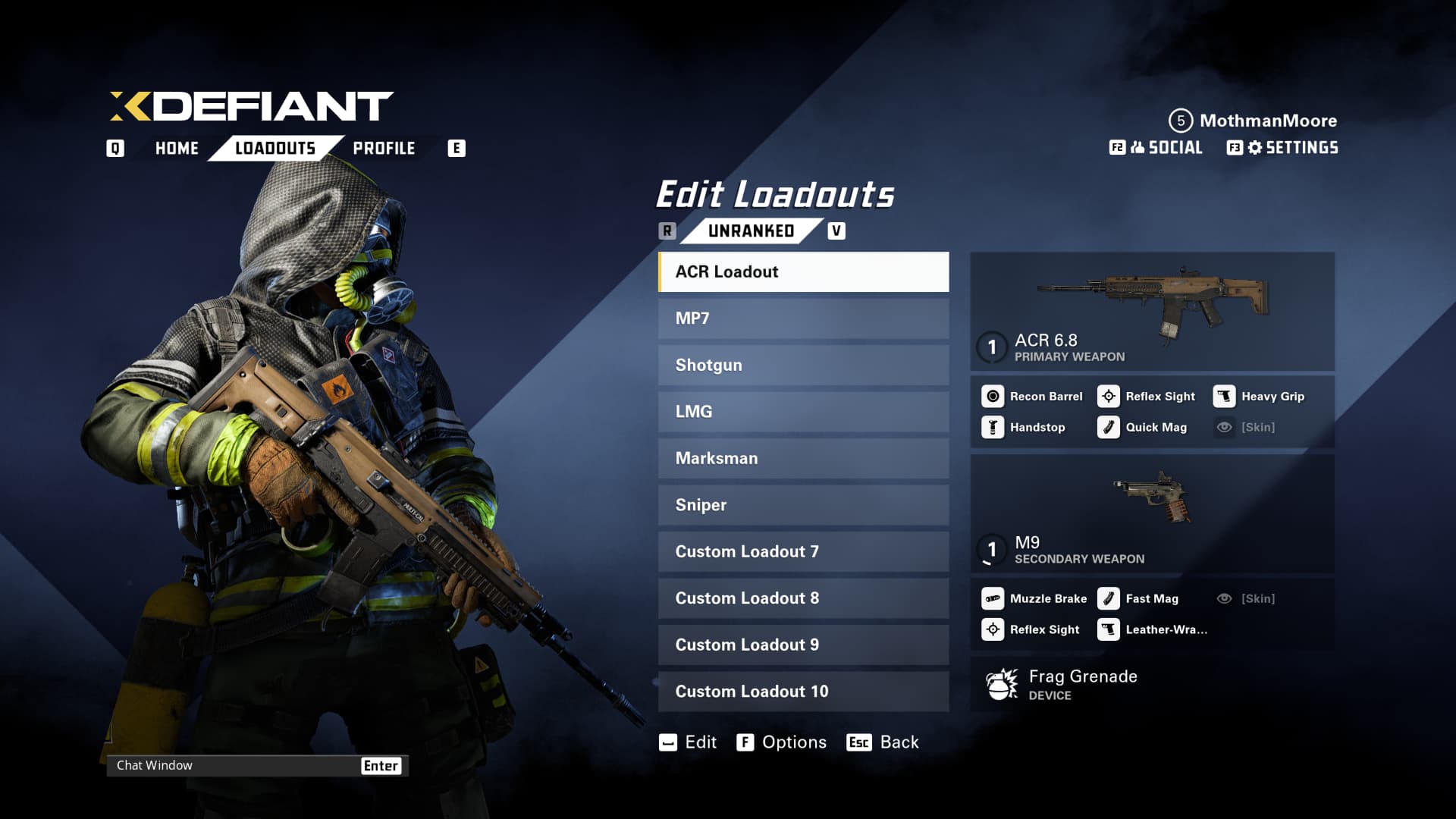Select Custom Loadout 10
The height and width of the screenshot is (819, 1456).
(x=803, y=692)
